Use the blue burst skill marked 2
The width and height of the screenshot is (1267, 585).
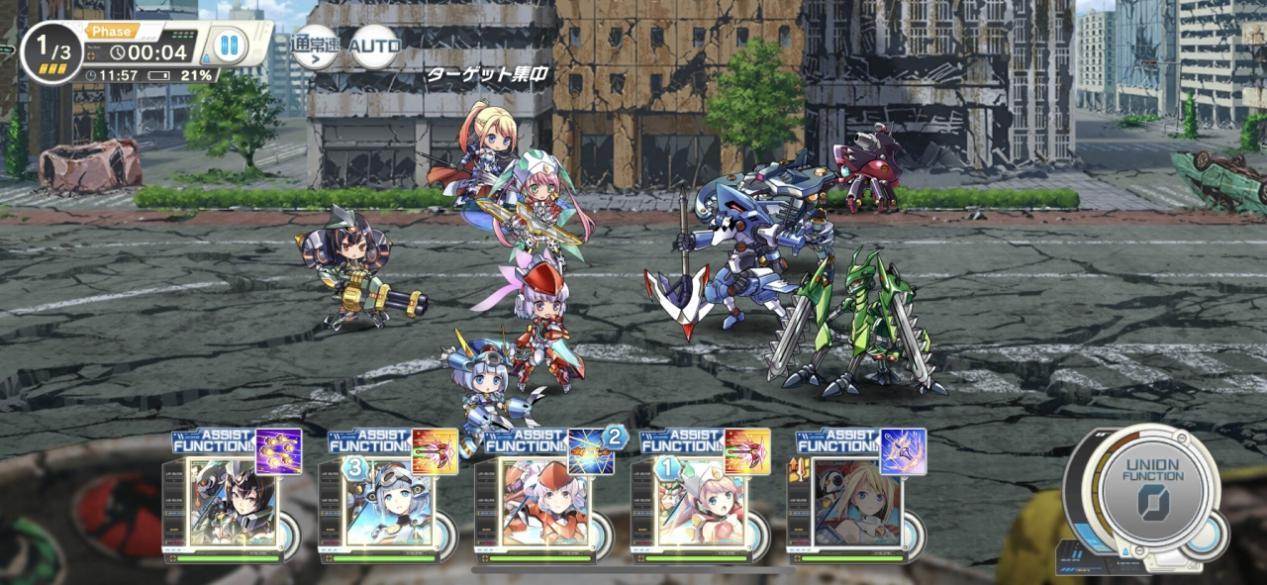tap(591, 452)
